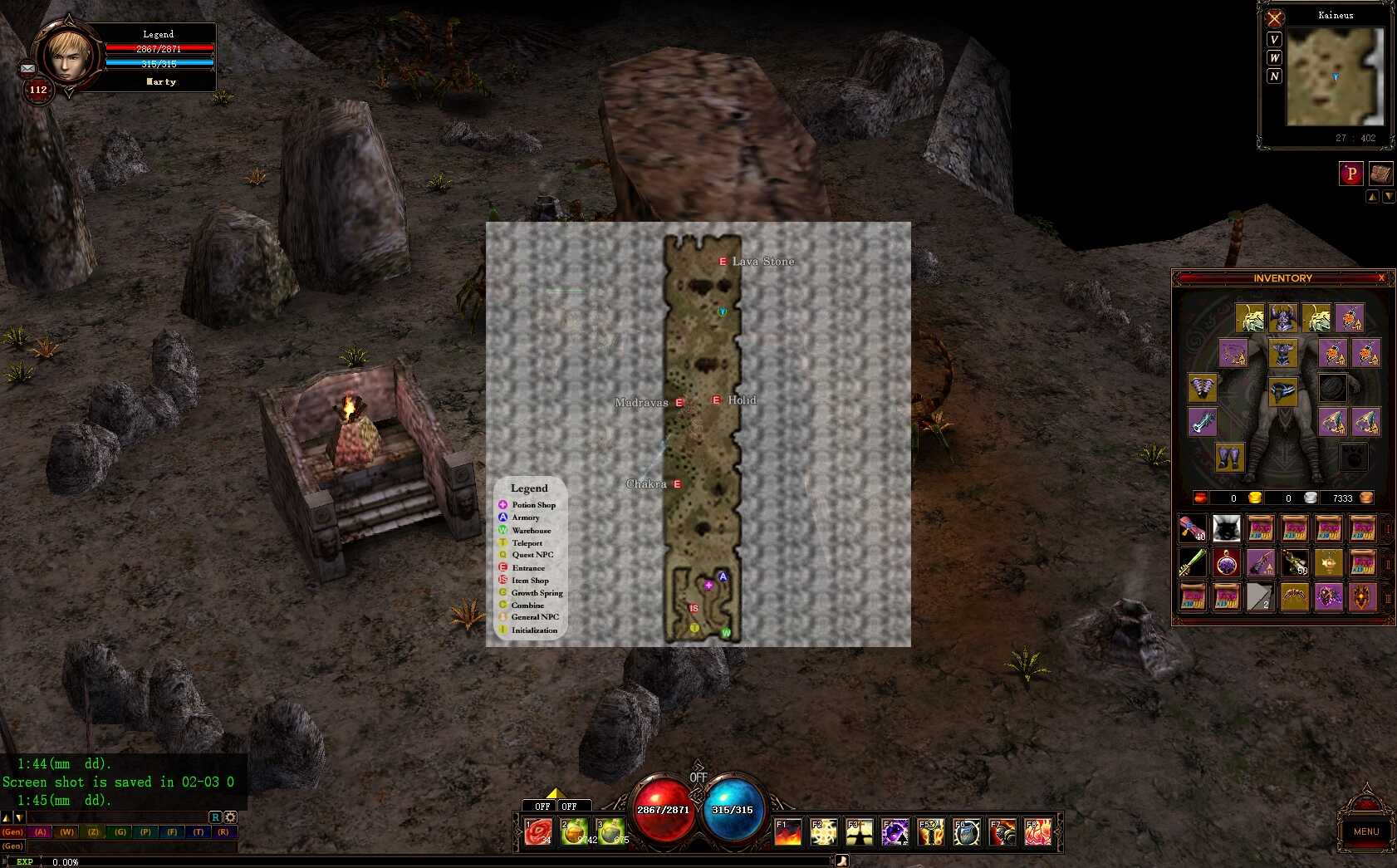The image size is (1397, 868).
Task: Open the red P button
Action: point(1350,174)
